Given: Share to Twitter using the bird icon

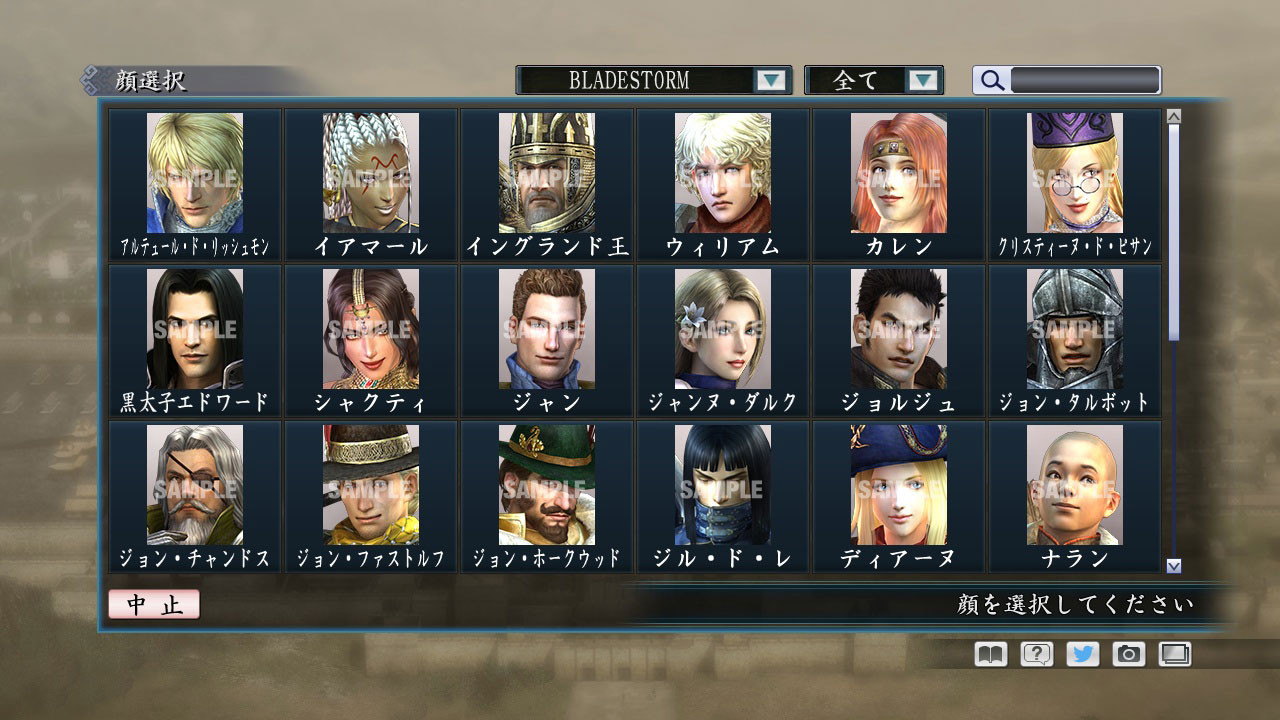Looking at the screenshot, I should pos(1082,654).
